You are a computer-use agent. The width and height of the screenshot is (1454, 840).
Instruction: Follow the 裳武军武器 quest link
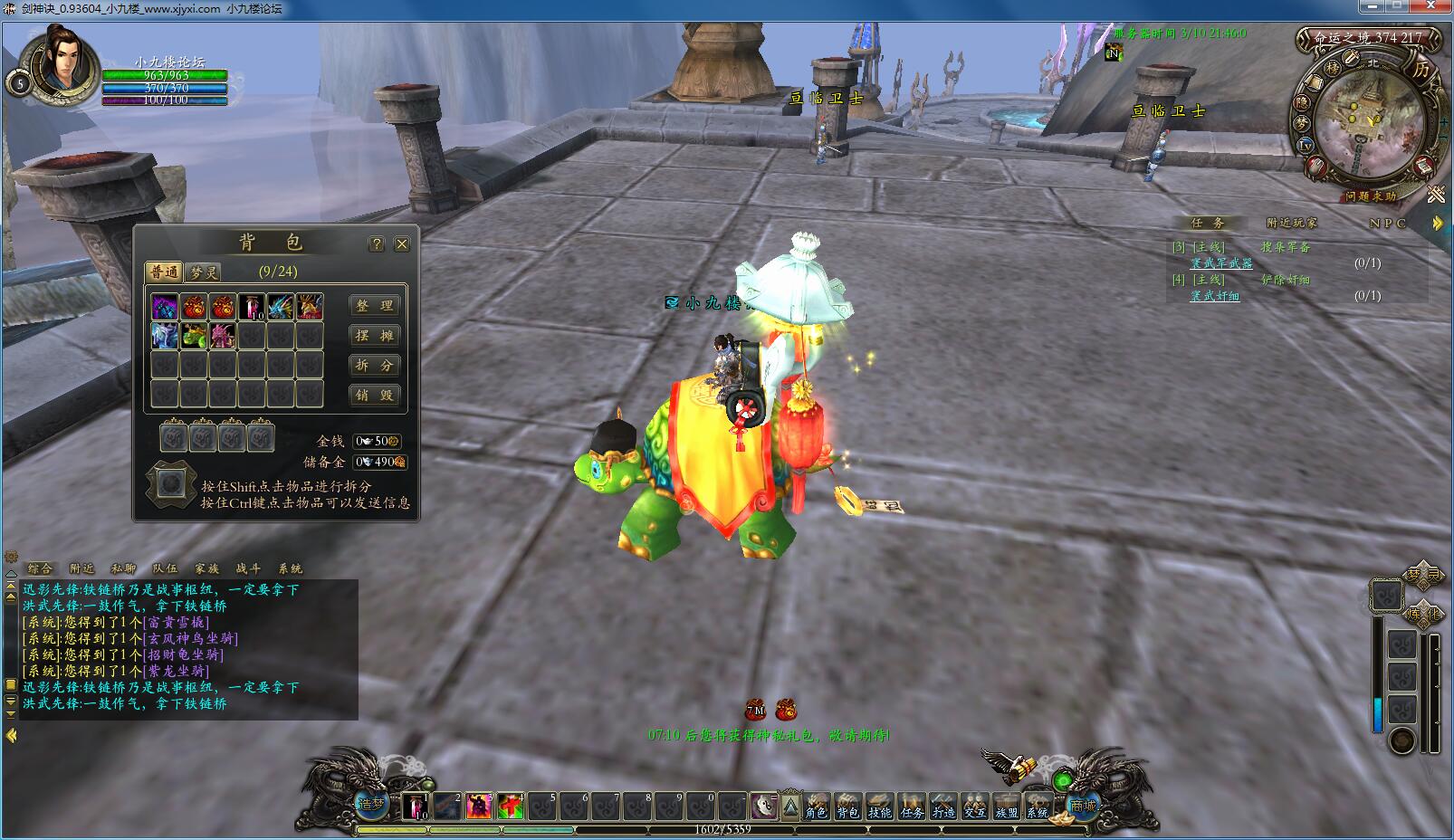1221,263
